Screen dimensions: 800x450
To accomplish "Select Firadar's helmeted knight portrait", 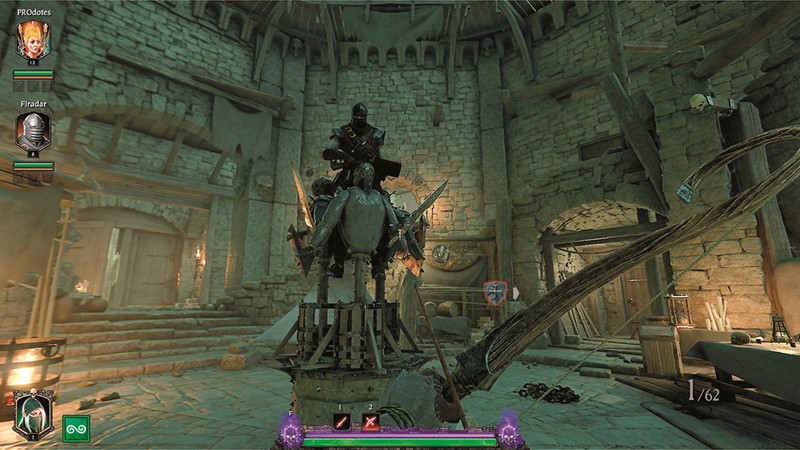I will (x=33, y=131).
